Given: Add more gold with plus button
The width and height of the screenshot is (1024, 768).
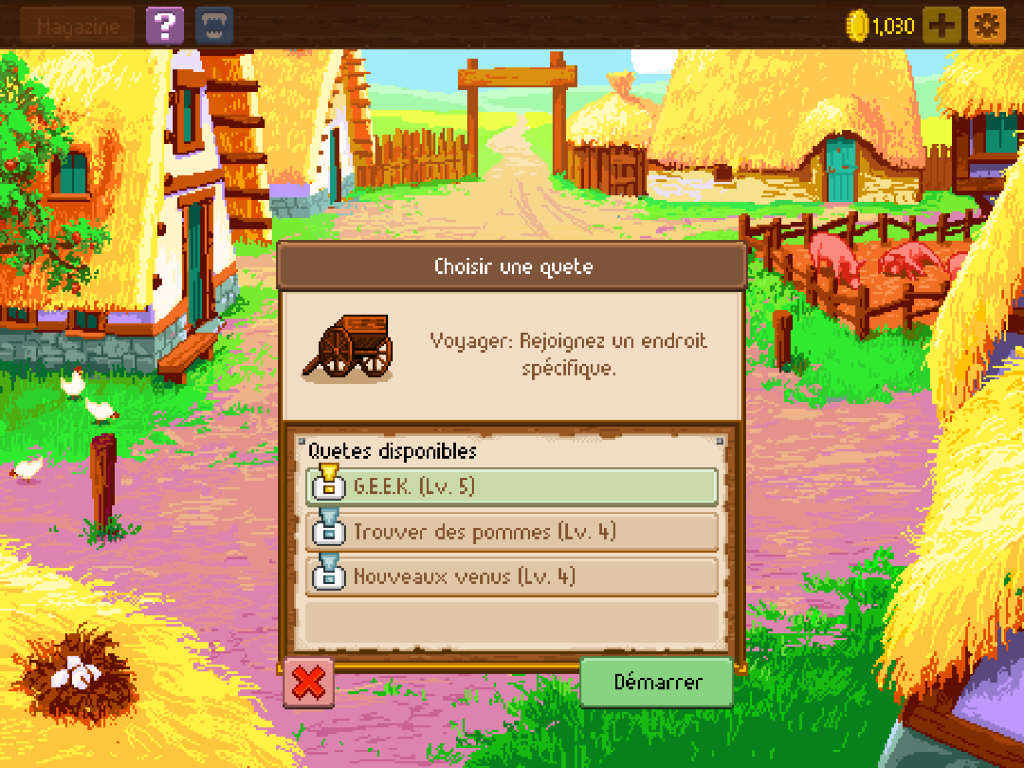Looking at the screenshot, I should click(x=940, y=26).
